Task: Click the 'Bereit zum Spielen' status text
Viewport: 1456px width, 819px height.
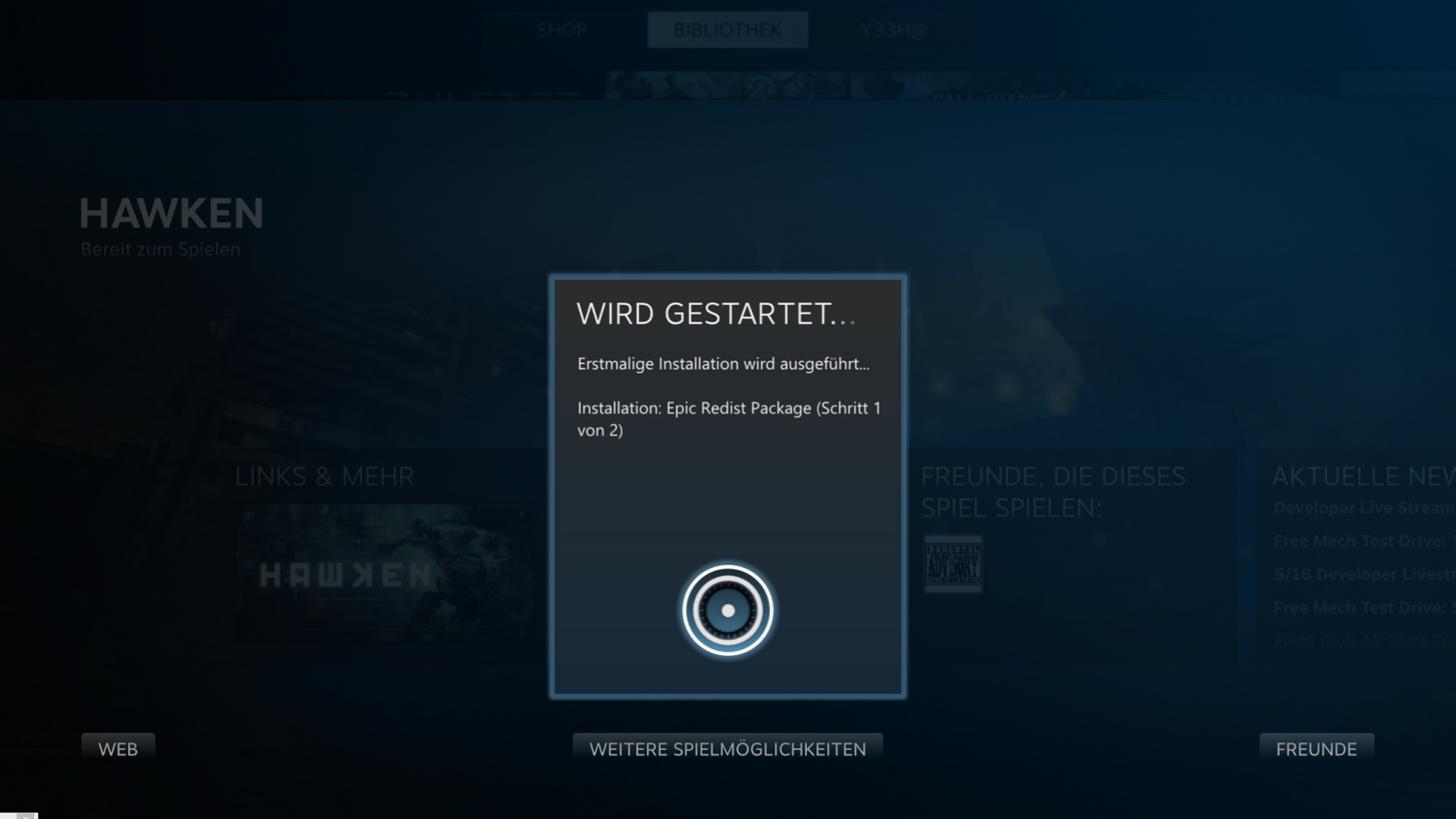Action: coord(160,248)
